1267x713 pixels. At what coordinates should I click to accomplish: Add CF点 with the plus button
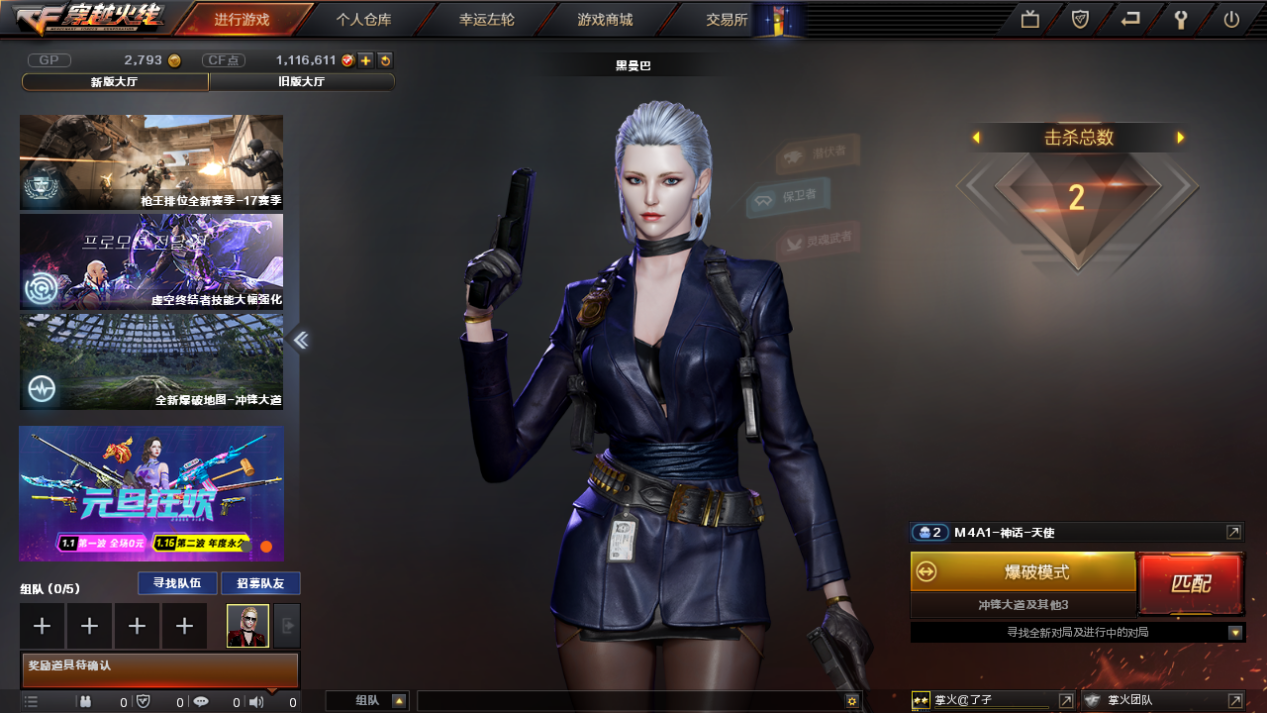[366, 60]
